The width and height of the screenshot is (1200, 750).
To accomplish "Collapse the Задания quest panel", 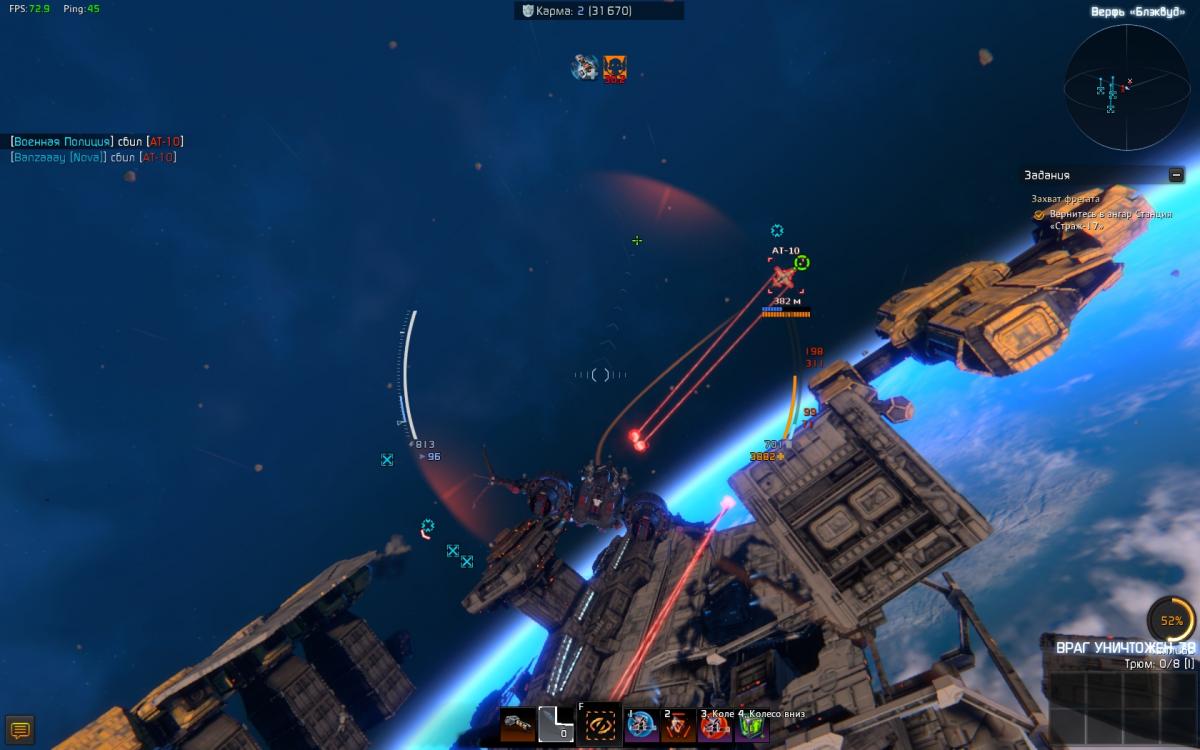I will (x=1176, y=175).
